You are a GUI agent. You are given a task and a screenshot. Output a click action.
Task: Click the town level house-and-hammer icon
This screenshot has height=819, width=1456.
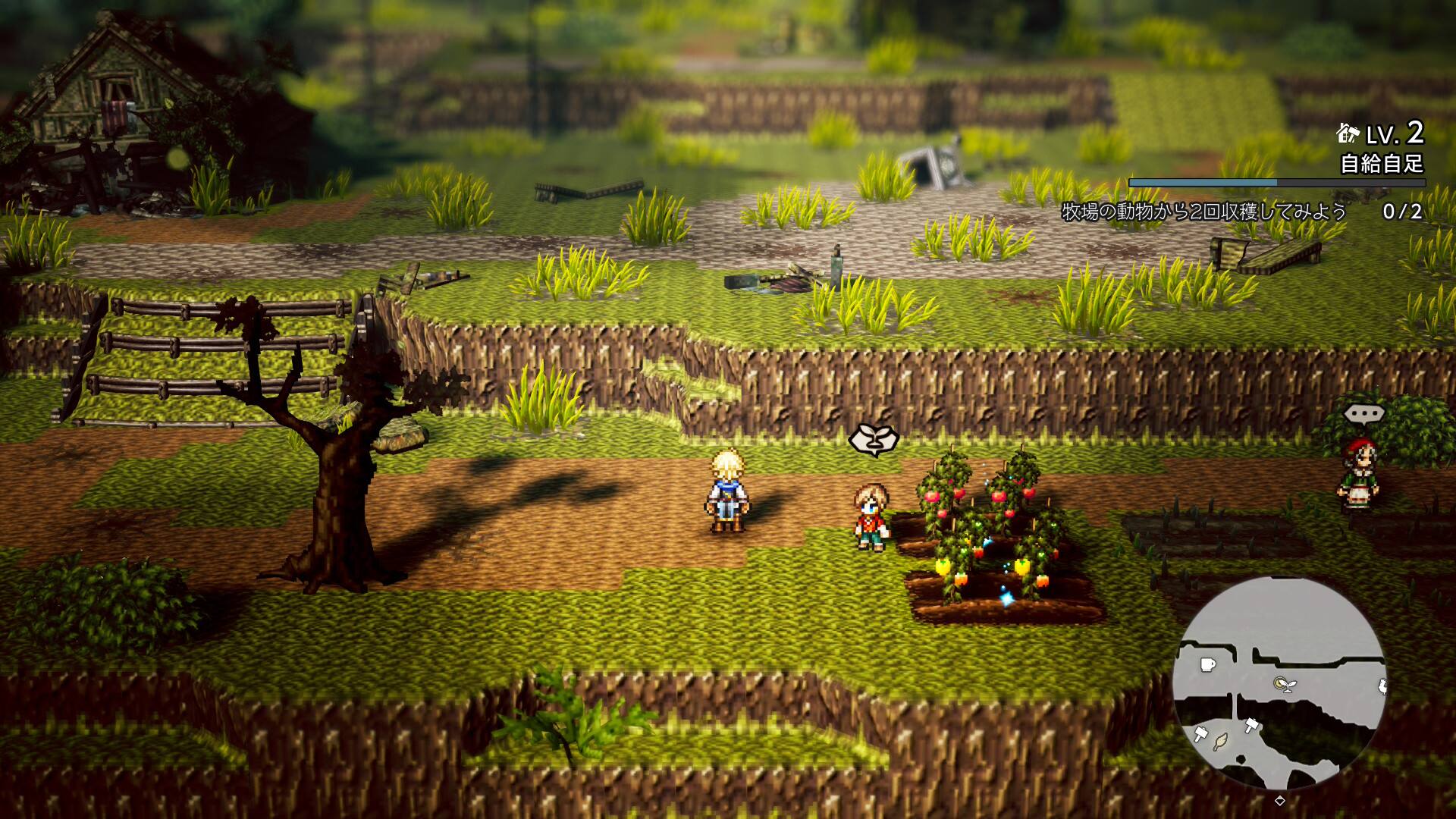click(1348, 134)
